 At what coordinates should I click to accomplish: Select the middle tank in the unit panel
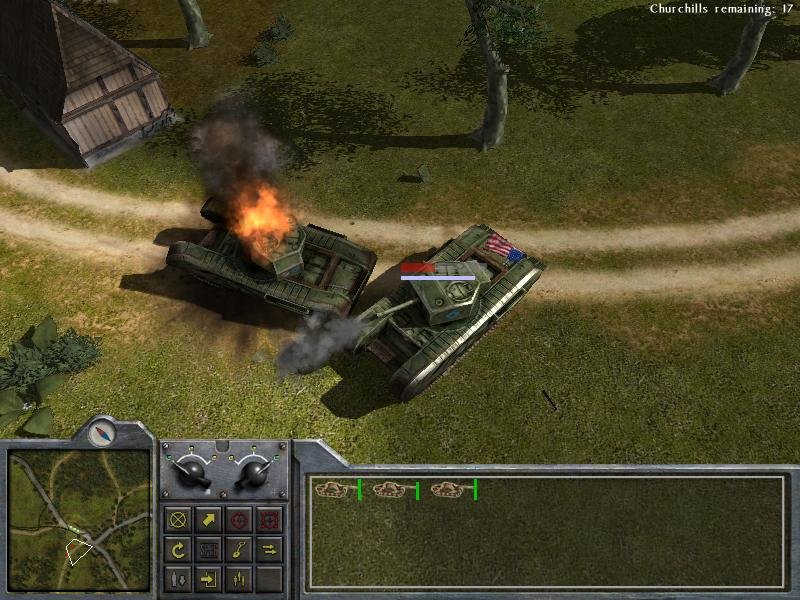point(390,489)
